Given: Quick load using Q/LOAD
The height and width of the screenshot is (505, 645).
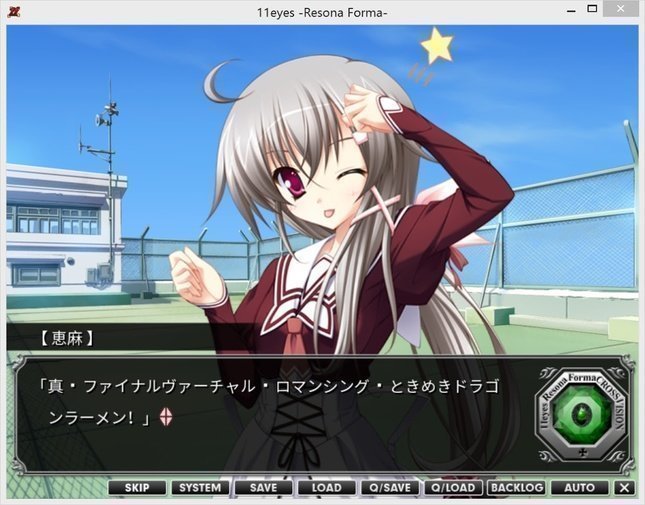Looking at the screenshot, I should [x=452, y=488].
